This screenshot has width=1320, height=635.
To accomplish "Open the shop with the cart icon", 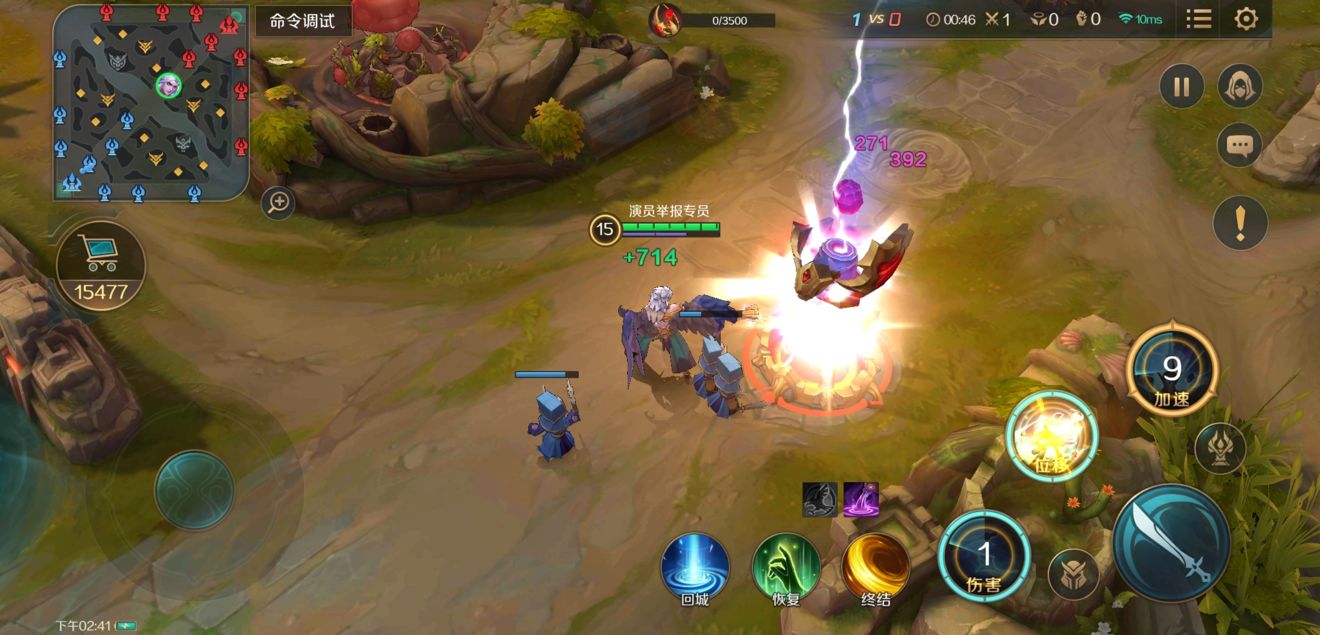I will pyautogui.click(x=100, y=264).
